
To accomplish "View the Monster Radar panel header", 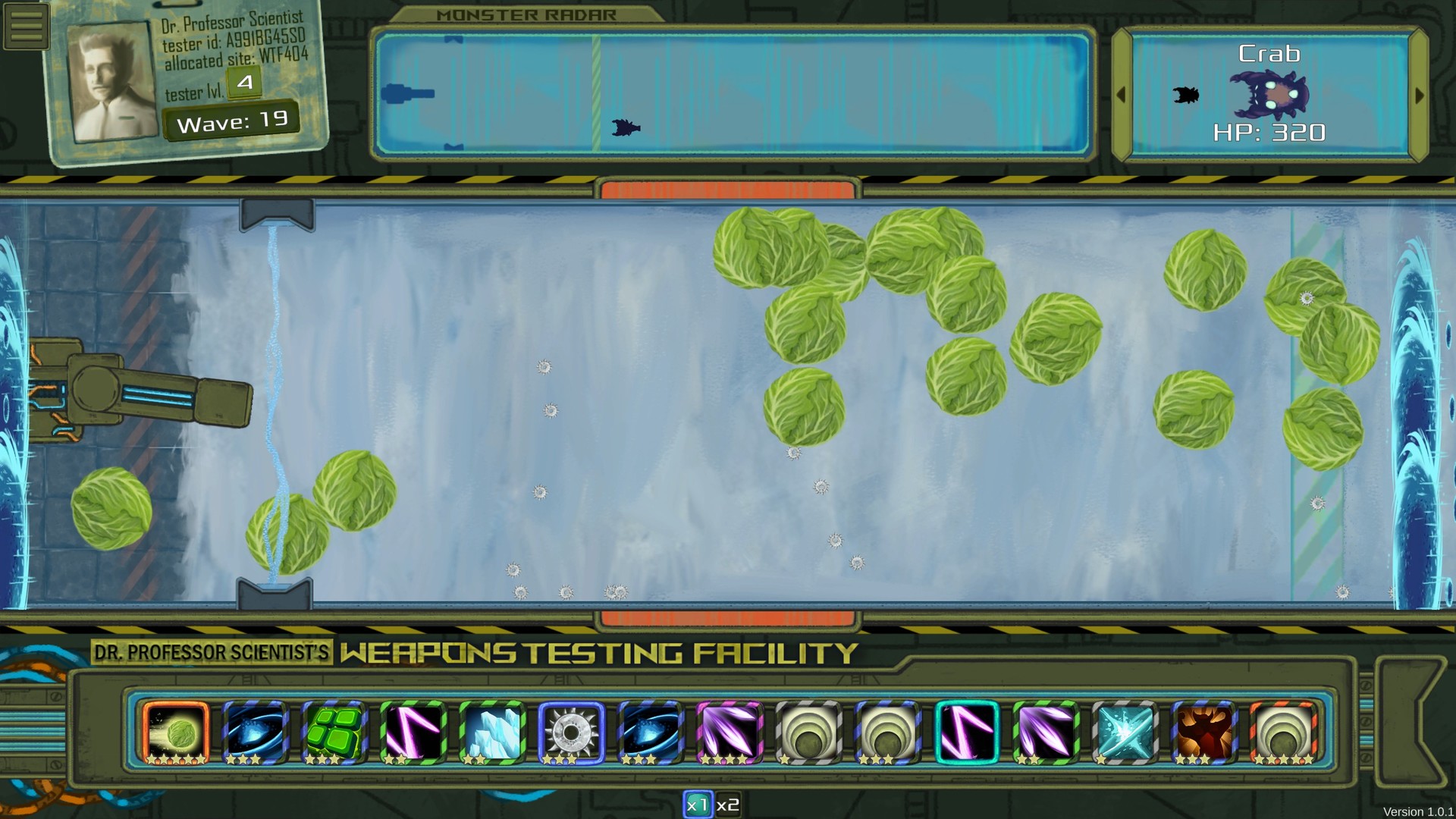I will 526,13.
